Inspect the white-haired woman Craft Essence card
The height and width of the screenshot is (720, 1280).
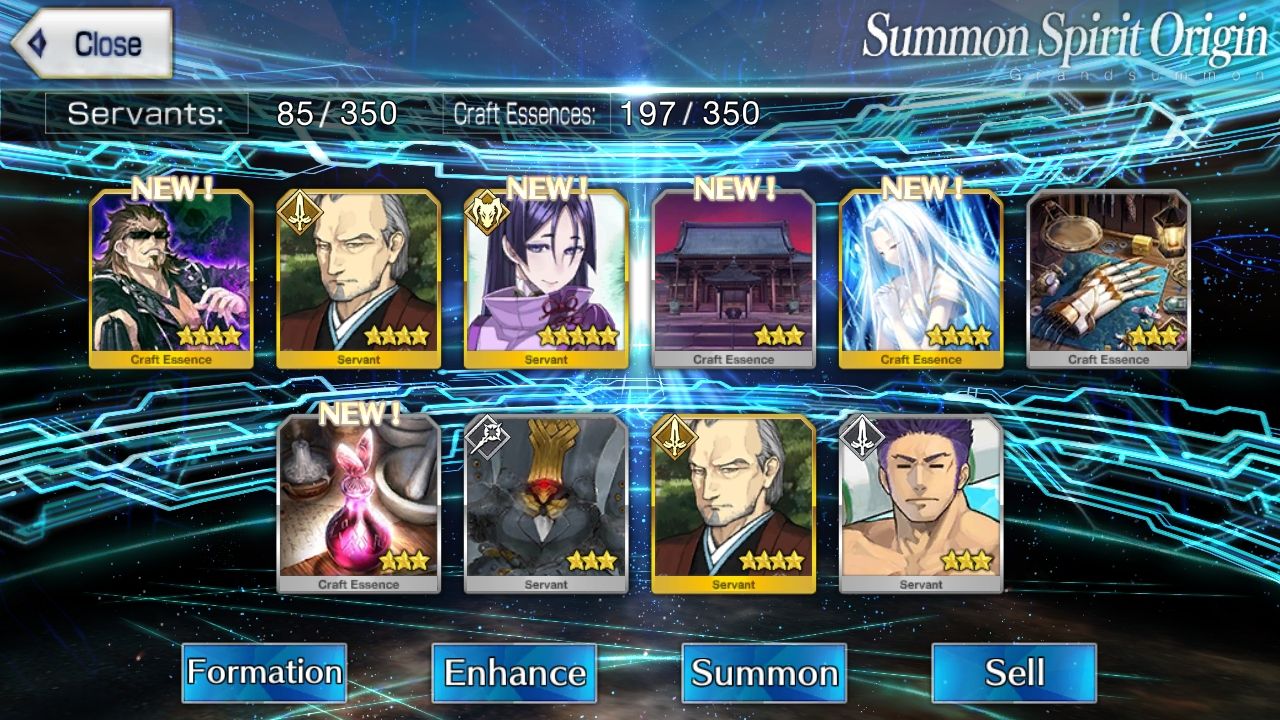click(x=921, y=278)
